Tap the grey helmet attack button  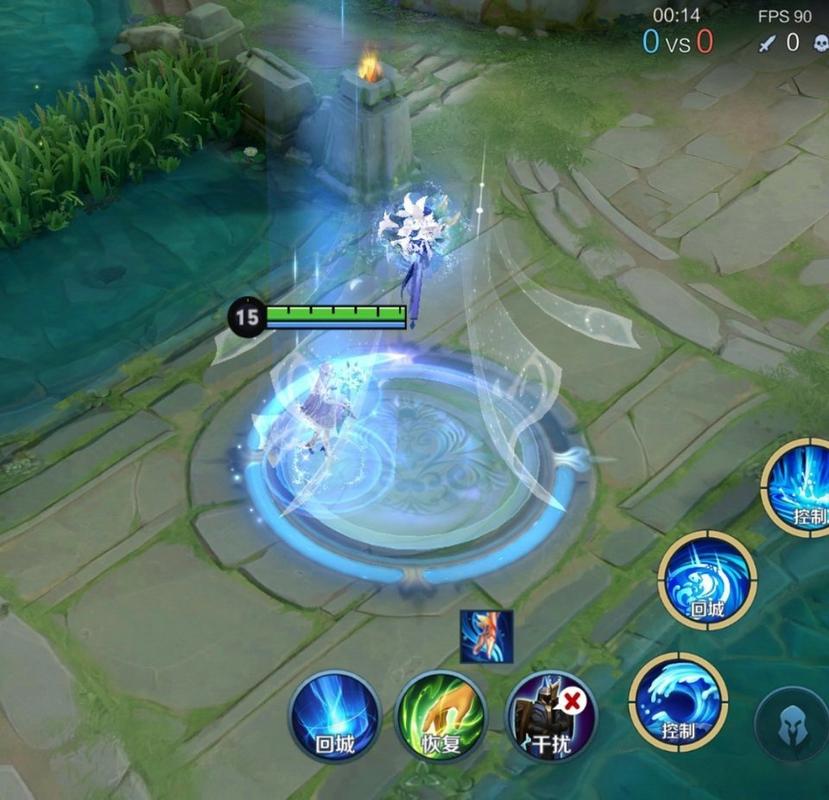tap(793, 724)
